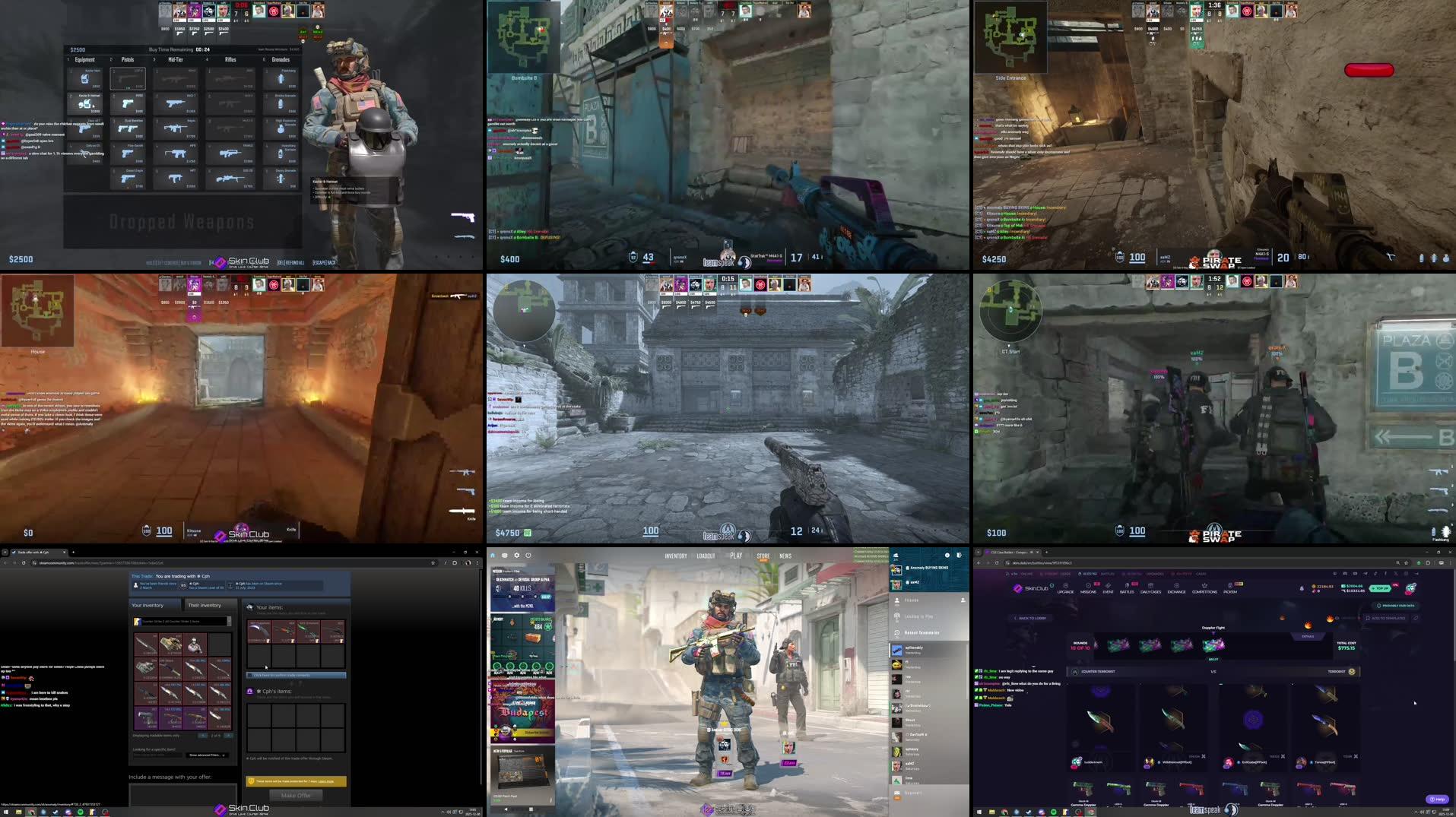Click the notification bell on Skin.Club
The image size is (1456, 817).
[1301, 587]
